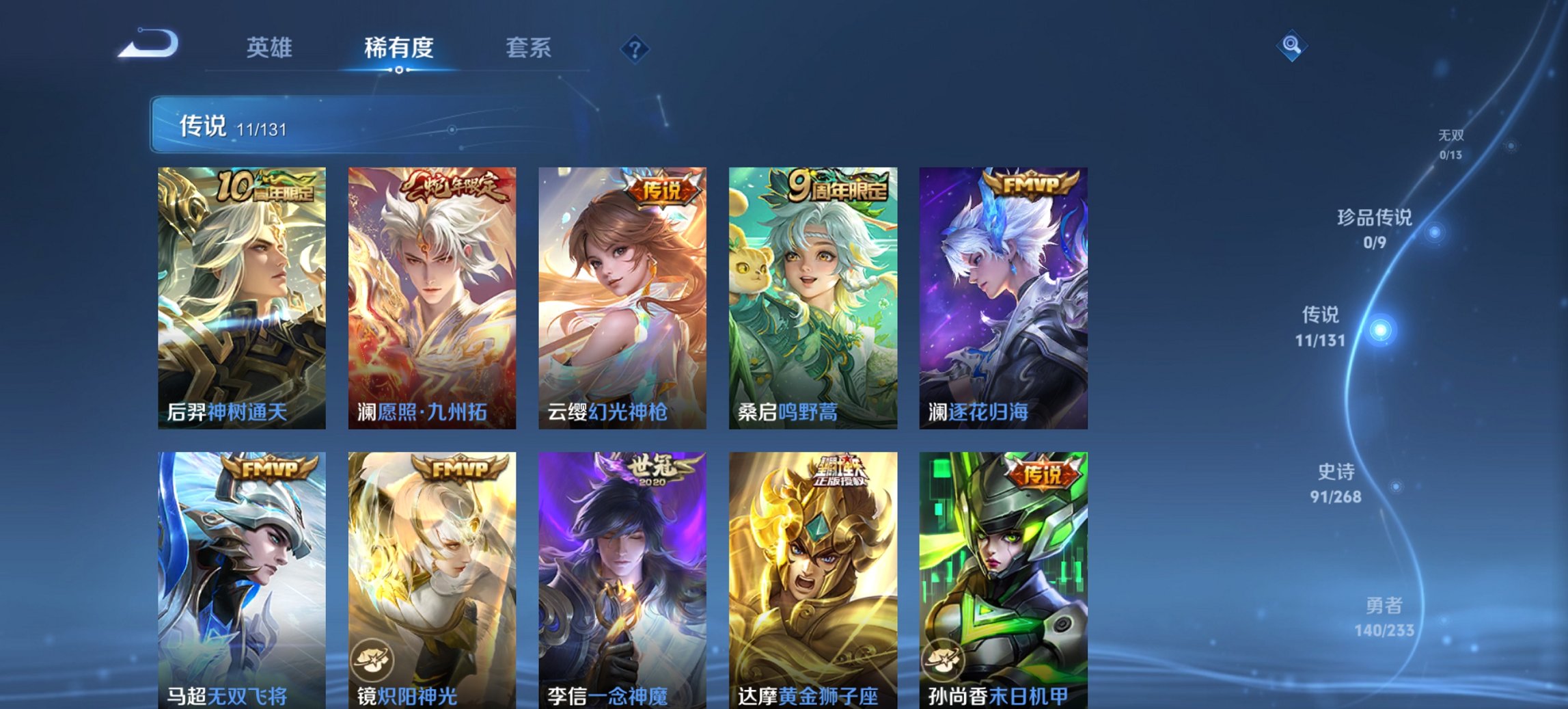Switch to the 套系 tab
1568x709 pixels.
[527, 48]
